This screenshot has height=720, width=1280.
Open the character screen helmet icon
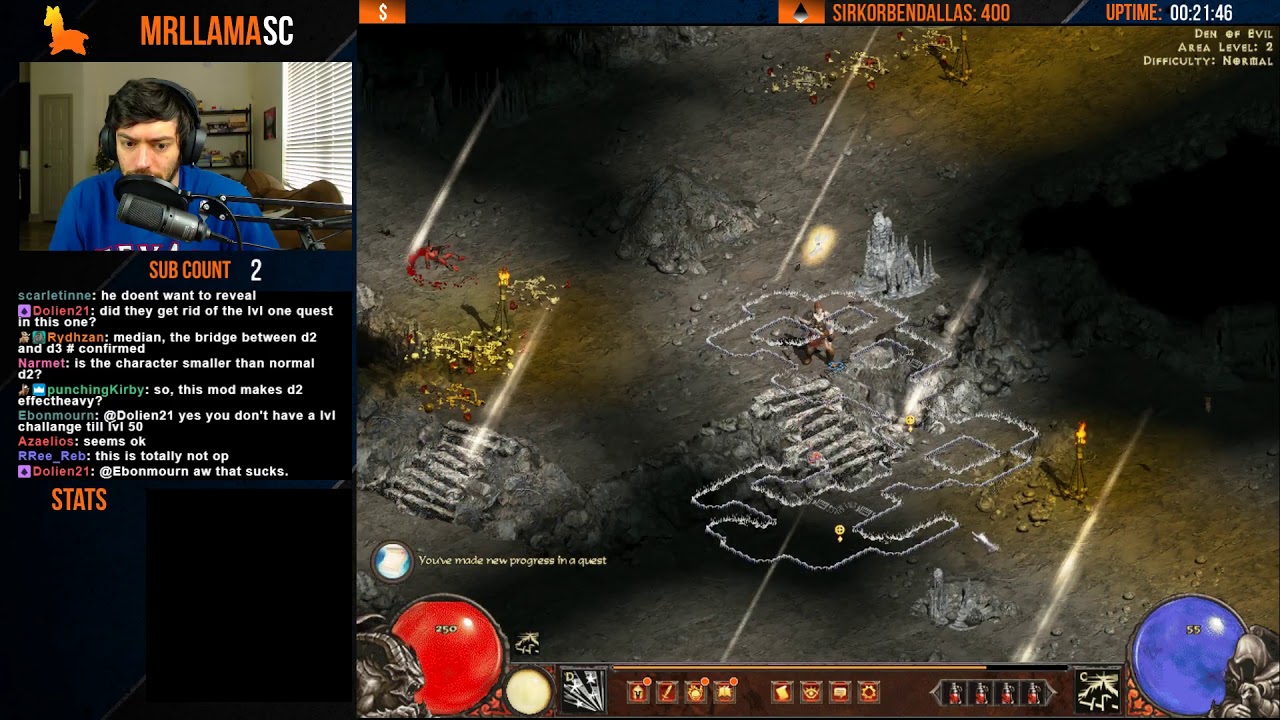coord(639,691)
